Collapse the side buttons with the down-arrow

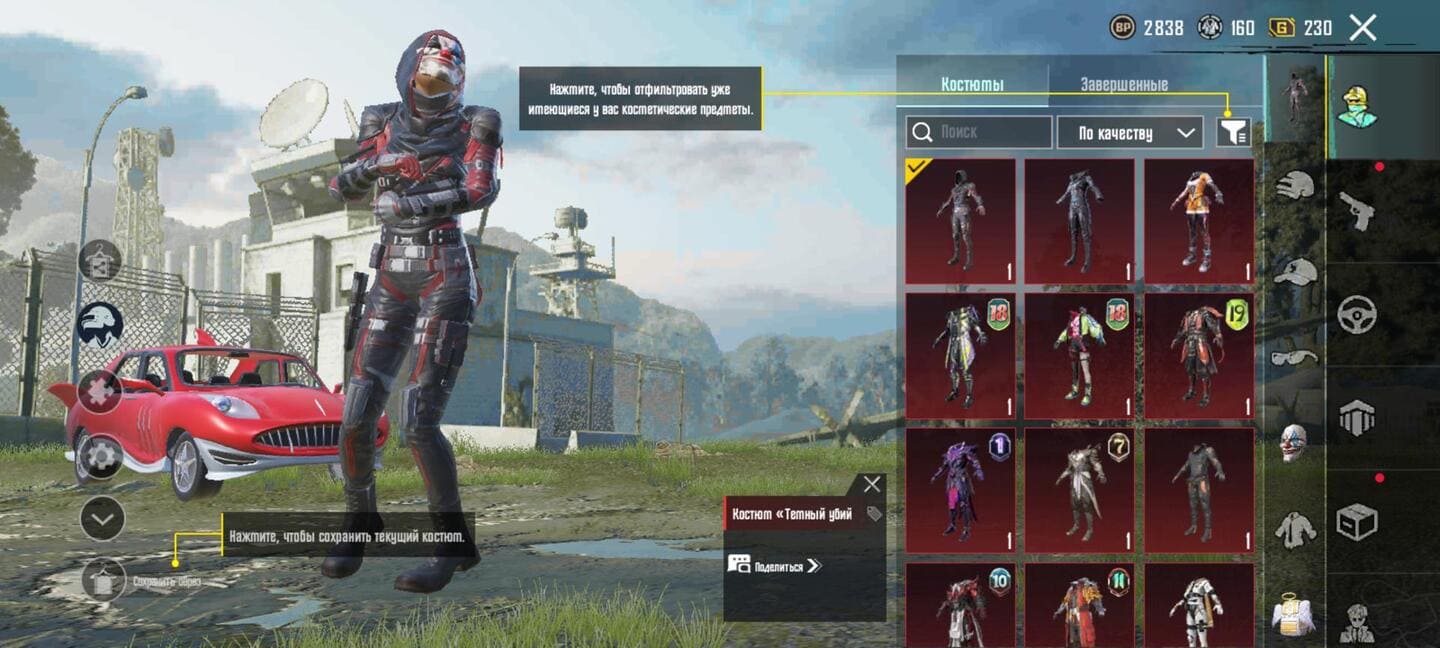(x=102, y=518)
